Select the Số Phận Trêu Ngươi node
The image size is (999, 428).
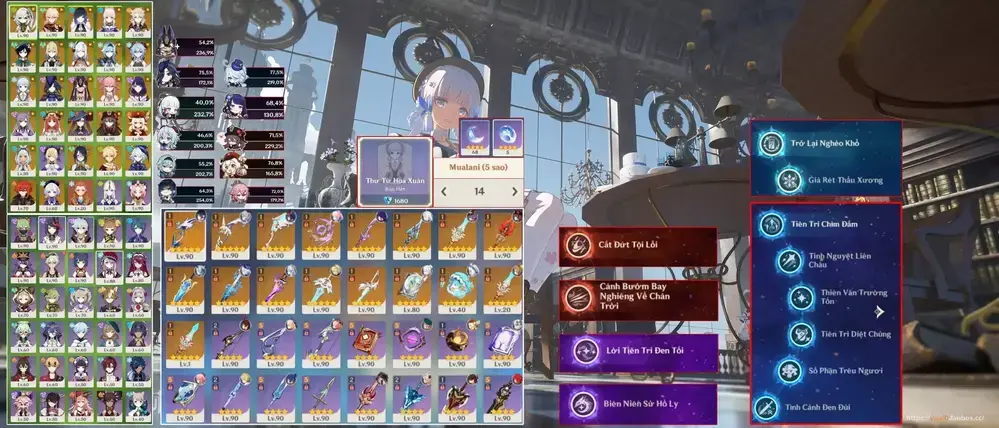coord(838,370)
